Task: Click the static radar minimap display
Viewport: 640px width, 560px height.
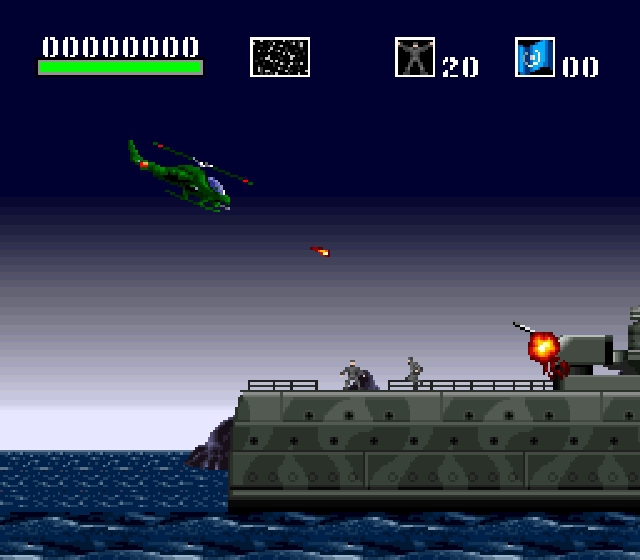Action: pos(280,57)
